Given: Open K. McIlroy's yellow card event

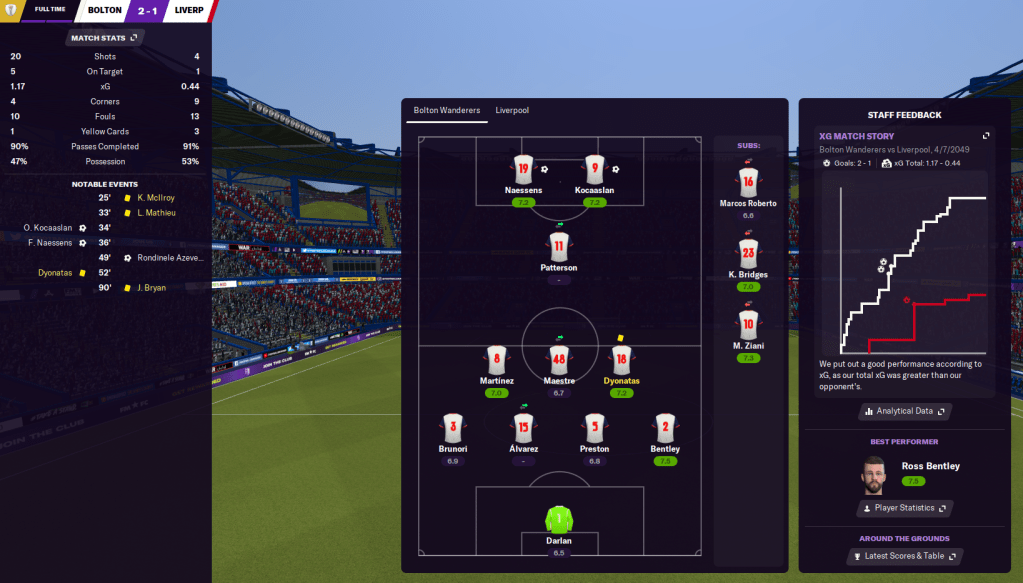Looking at the screenshot, I should point(155,198).
